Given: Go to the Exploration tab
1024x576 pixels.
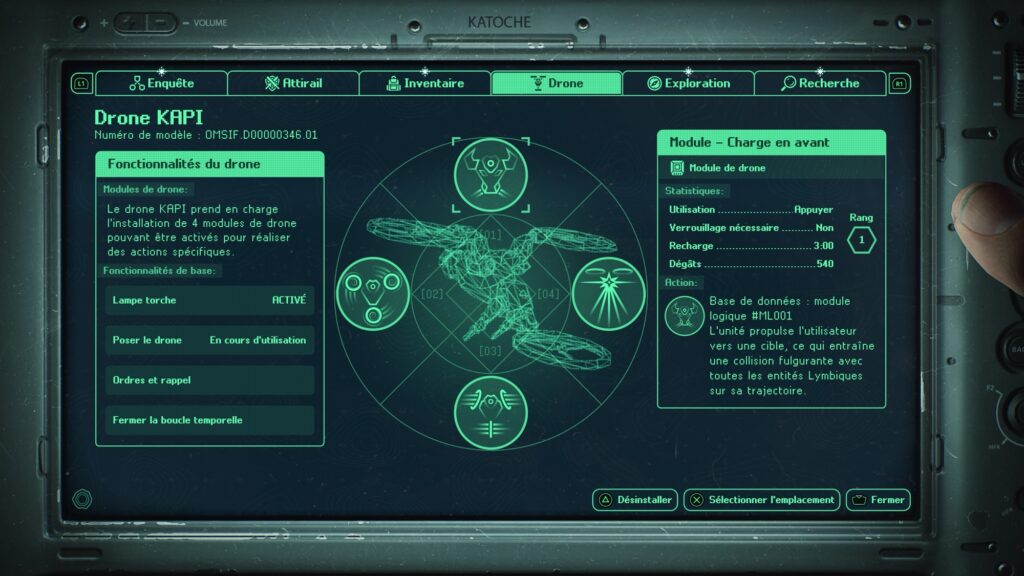Looking at the screenshot, I should [x=688, y=83].
